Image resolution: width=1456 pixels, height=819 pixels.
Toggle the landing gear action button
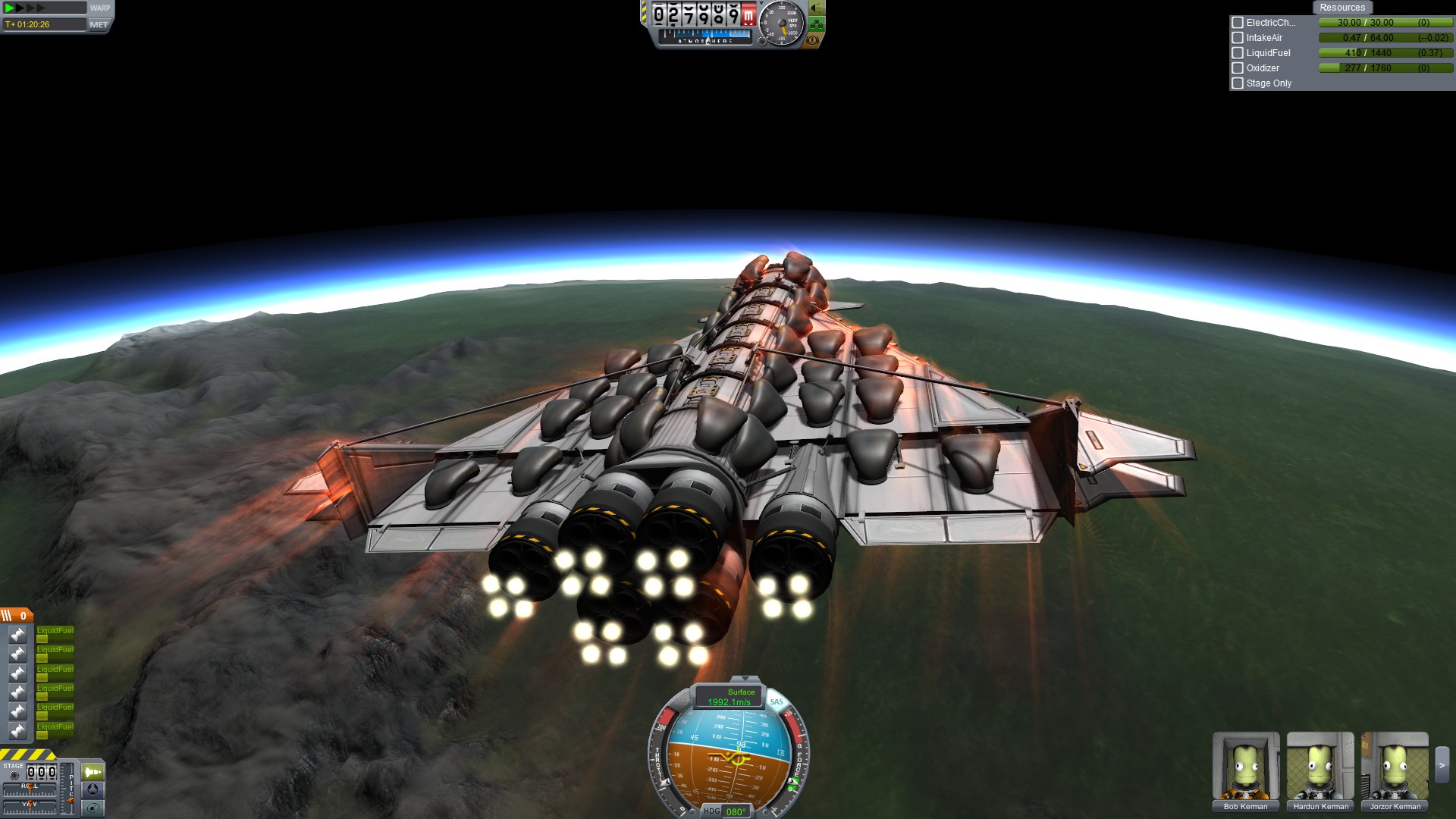[816, 24]
